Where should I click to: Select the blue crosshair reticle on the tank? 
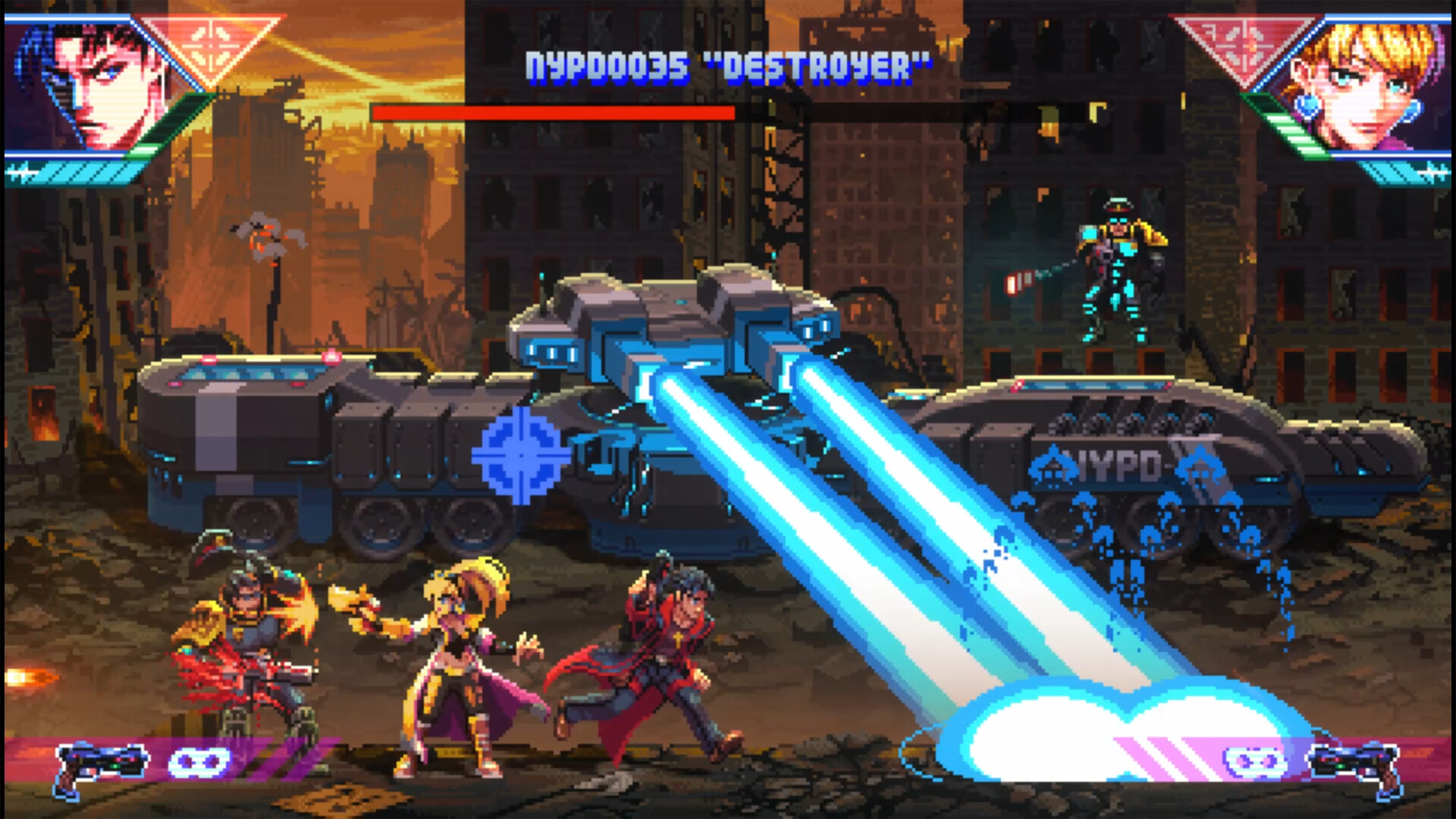click(519, 456)
